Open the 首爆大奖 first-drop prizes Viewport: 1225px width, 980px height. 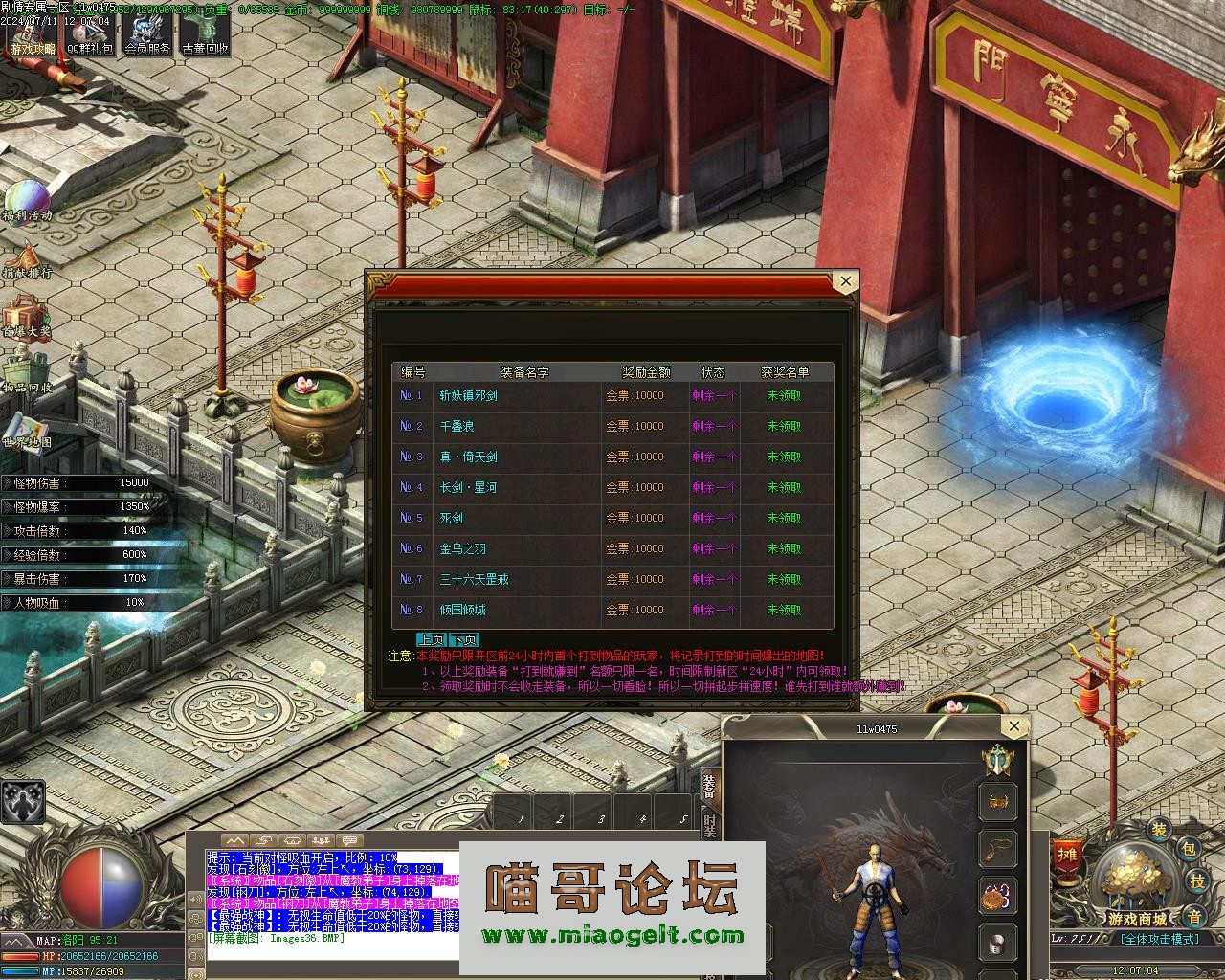point(26,318)
